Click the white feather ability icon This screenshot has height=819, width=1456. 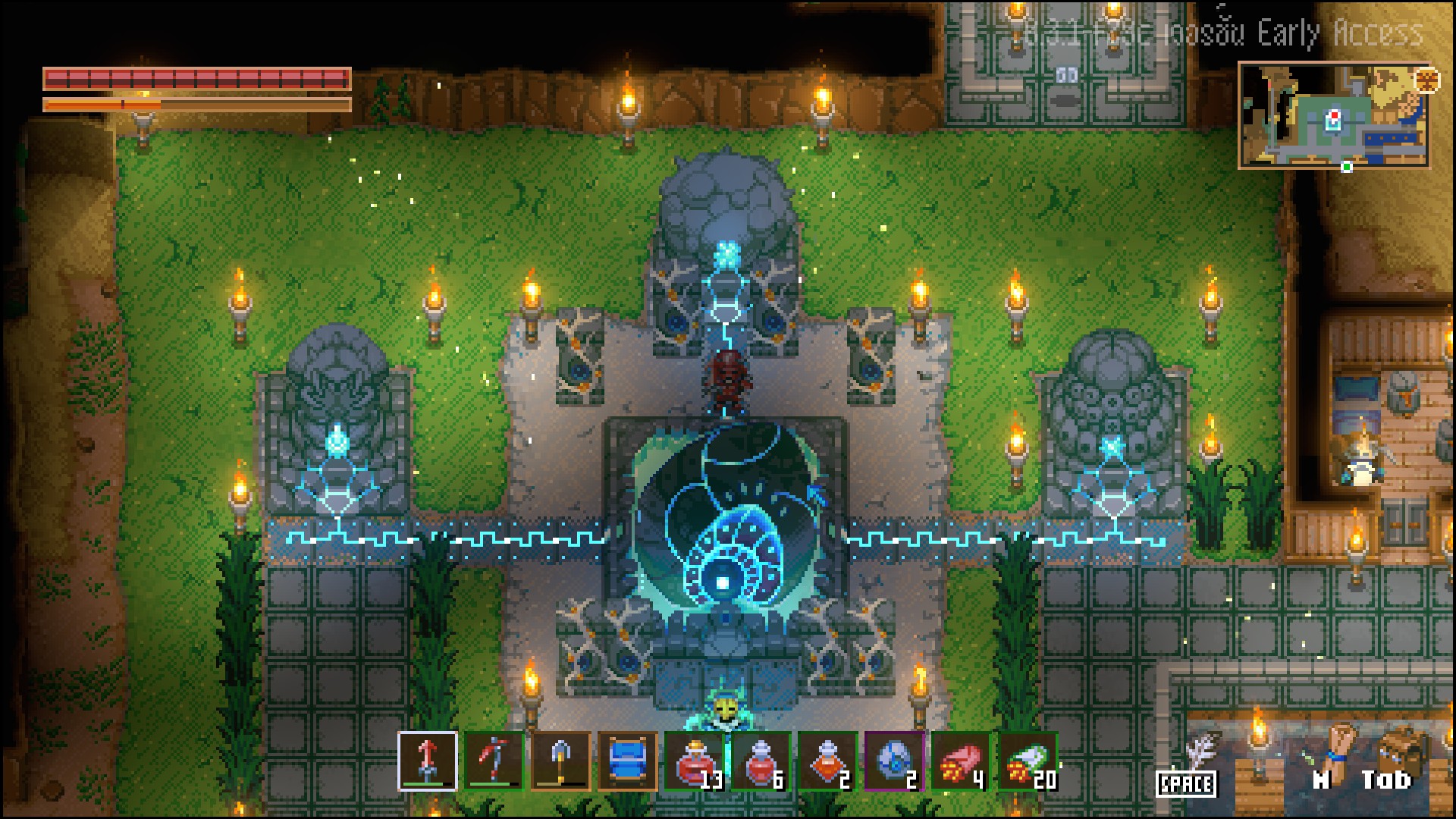click(1197, 755)
